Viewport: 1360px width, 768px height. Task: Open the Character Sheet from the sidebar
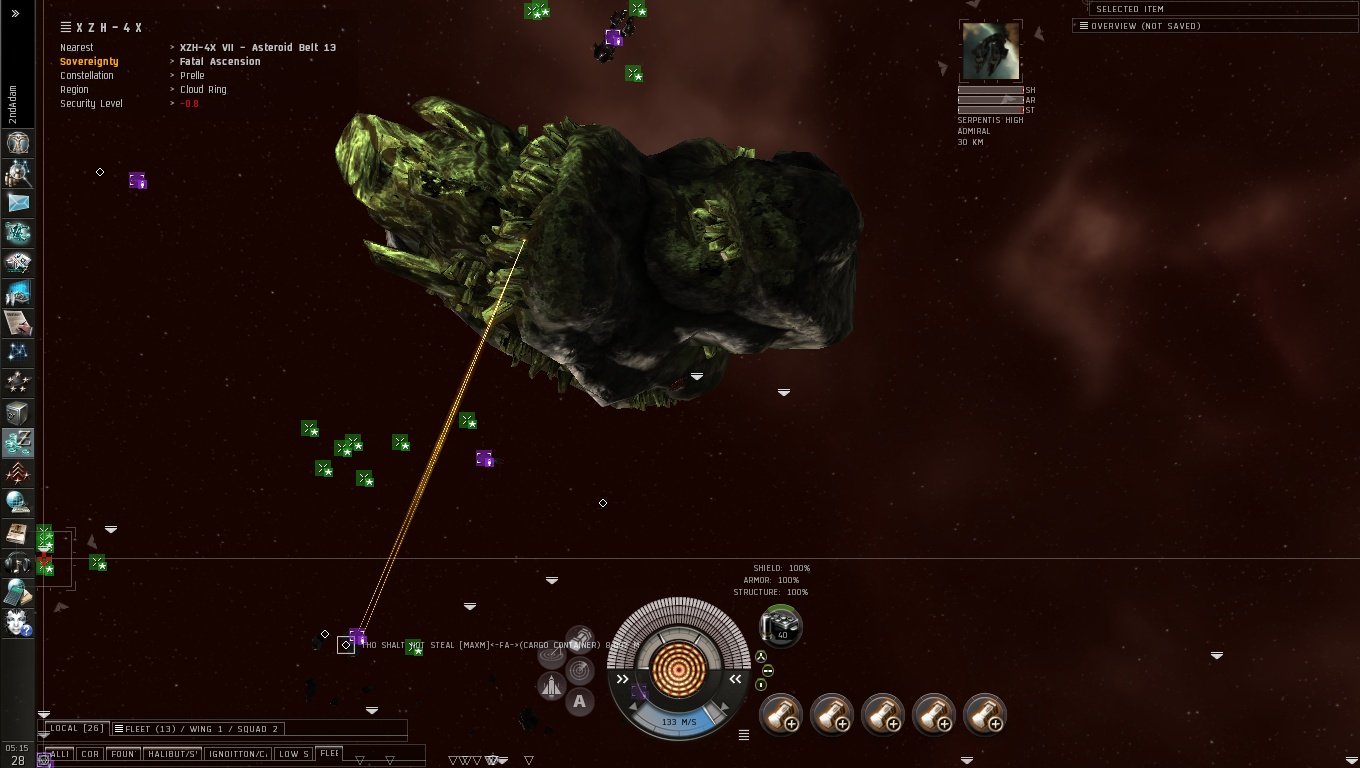[18, 143]
